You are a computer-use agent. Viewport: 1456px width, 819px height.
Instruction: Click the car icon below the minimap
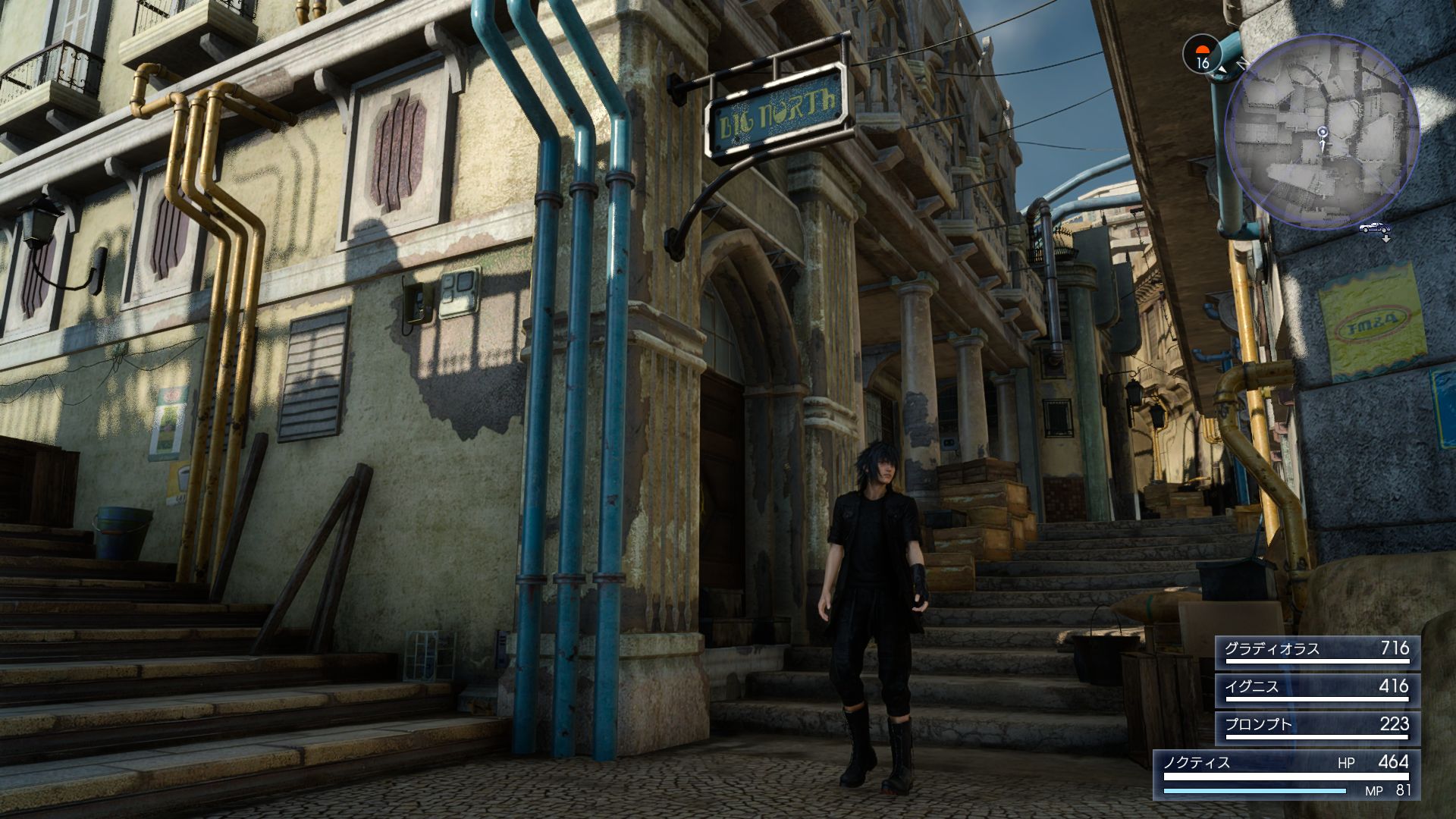(1374, 227)
